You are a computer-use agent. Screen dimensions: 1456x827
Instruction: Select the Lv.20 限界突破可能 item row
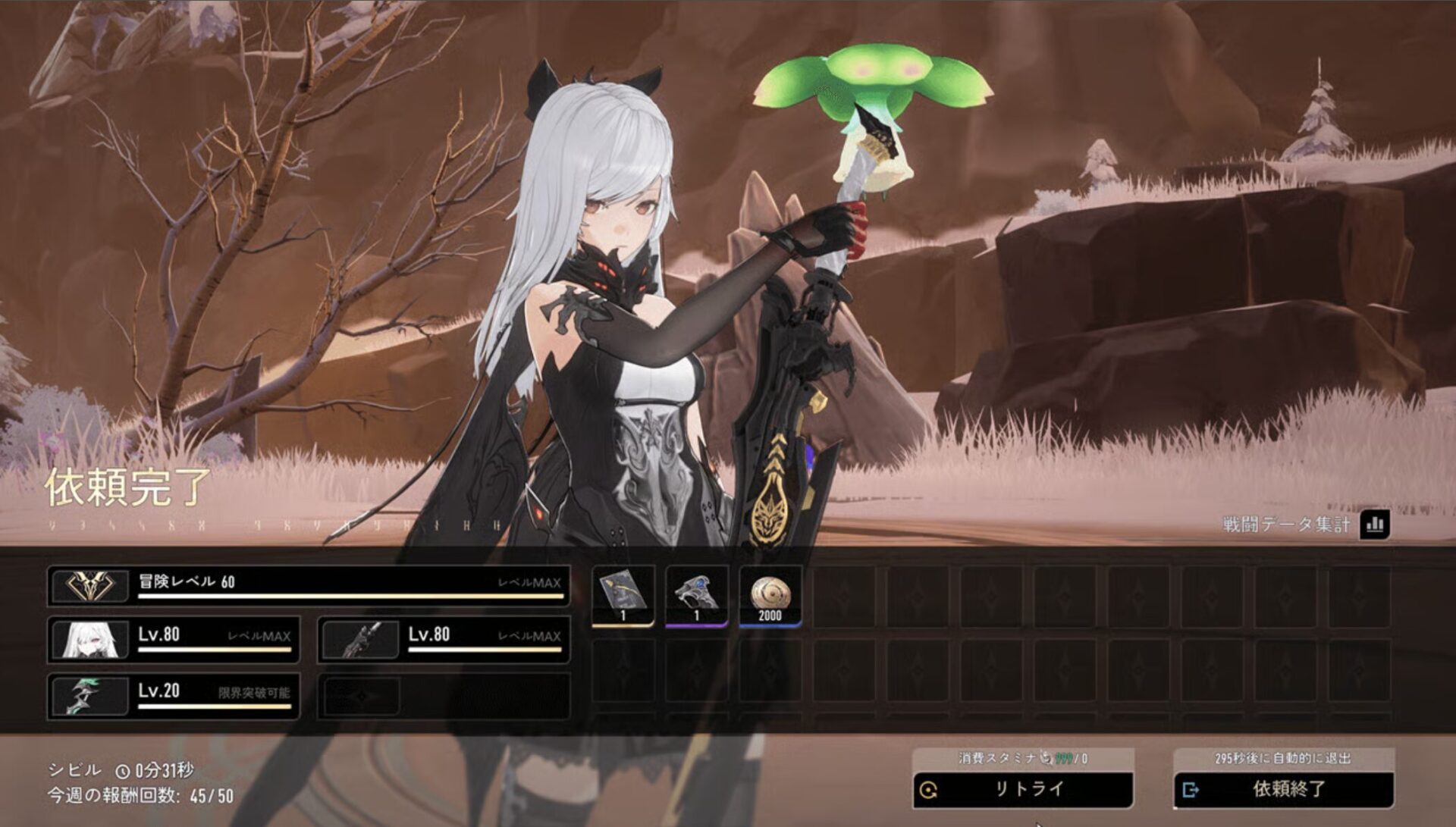click(x=173, y=695)
